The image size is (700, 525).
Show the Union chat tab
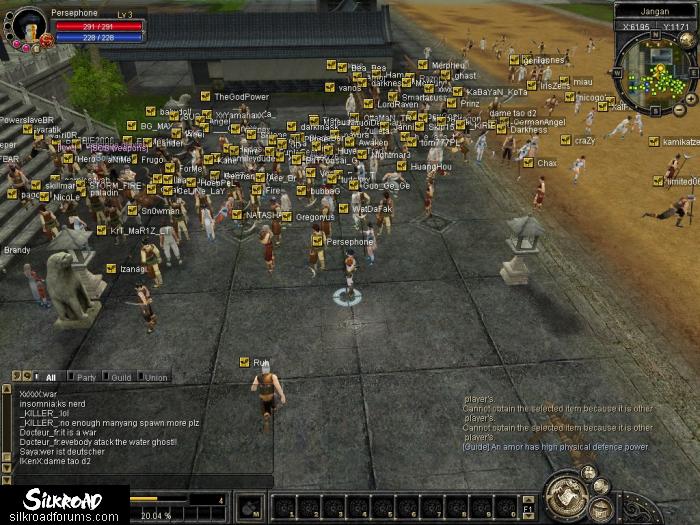tap(155, 377)
